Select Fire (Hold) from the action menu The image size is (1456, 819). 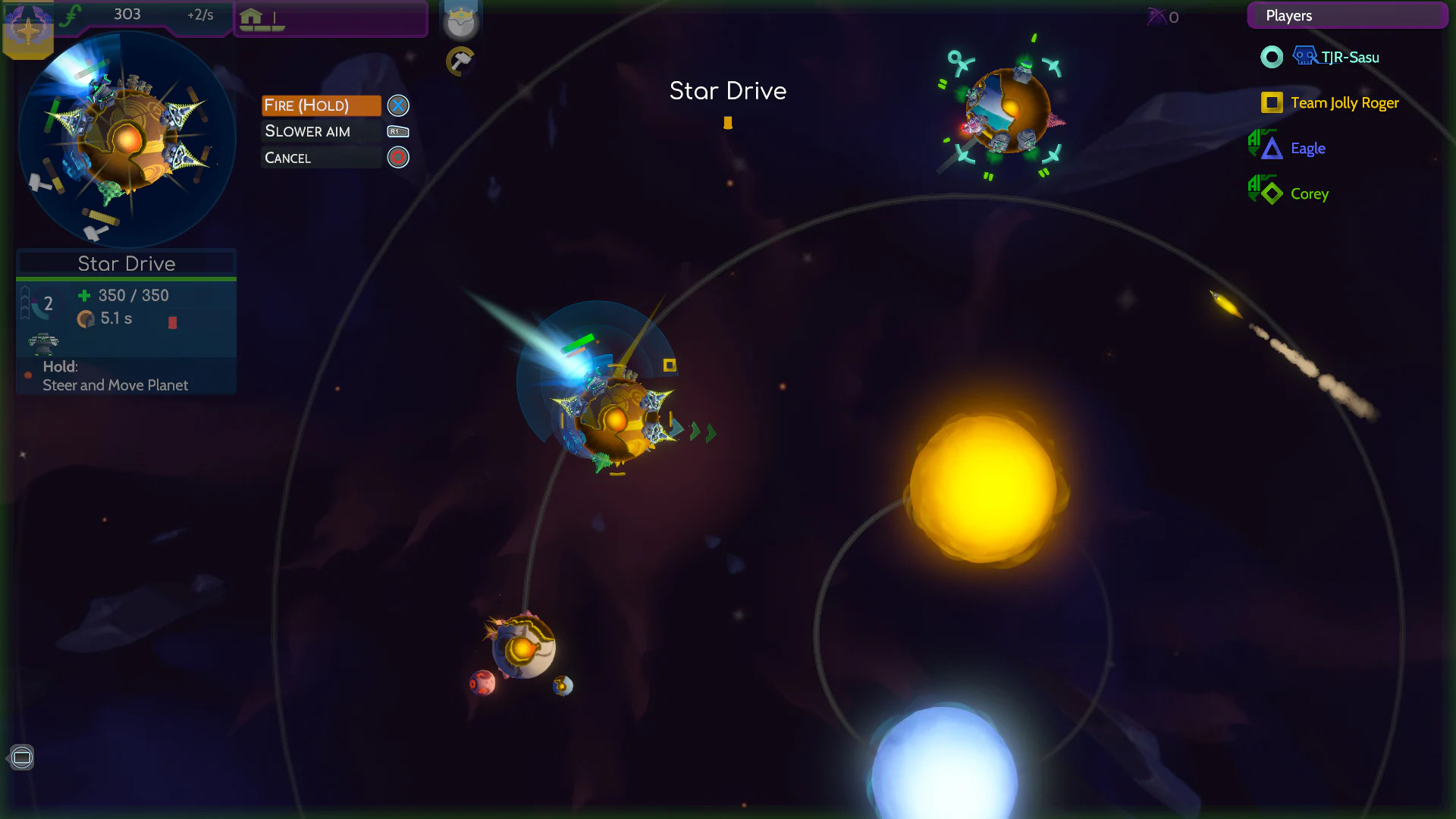[x=321, y=105]
